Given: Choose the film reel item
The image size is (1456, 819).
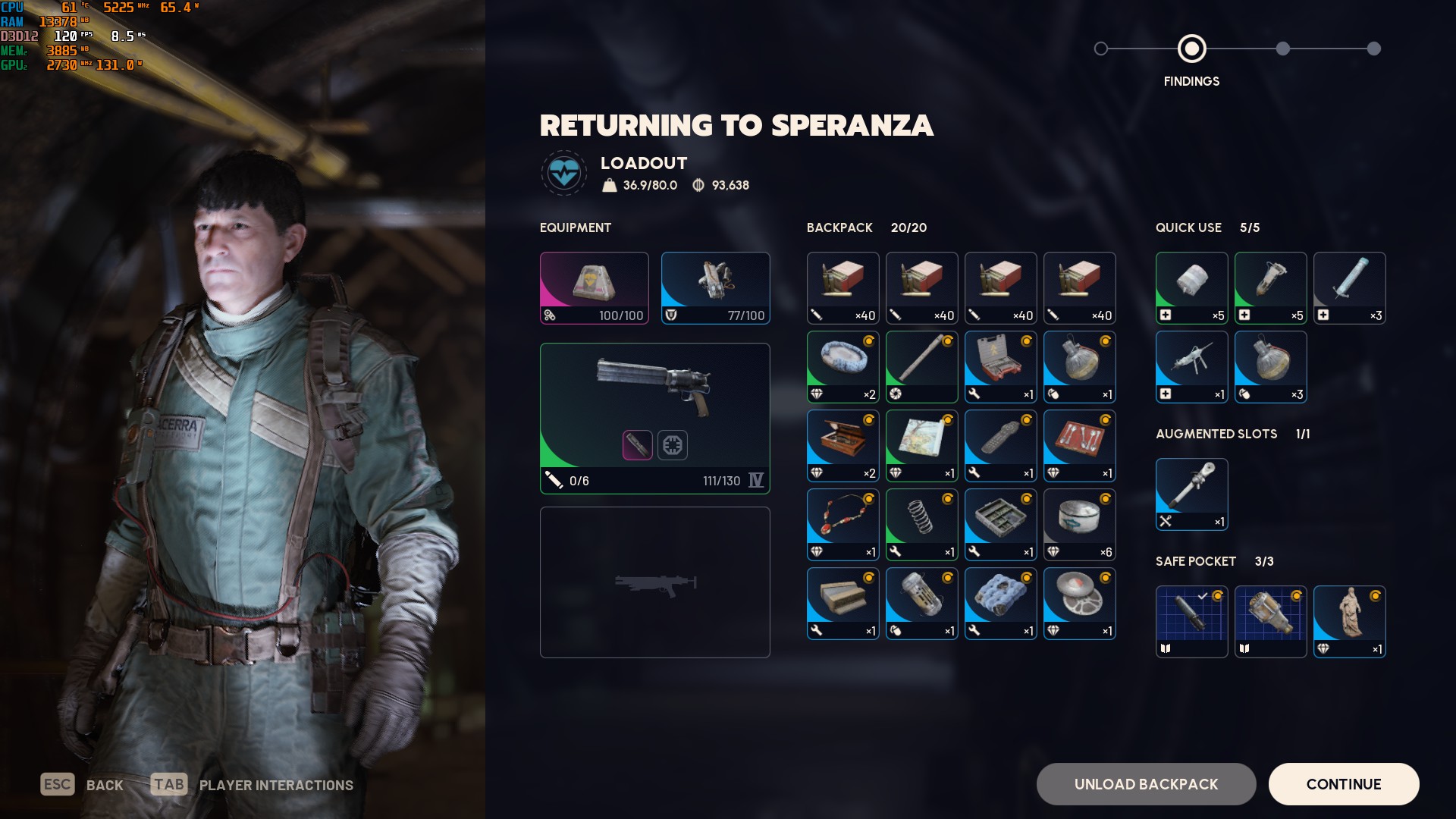Looking at the screenshot, I should pos(1079,603).
